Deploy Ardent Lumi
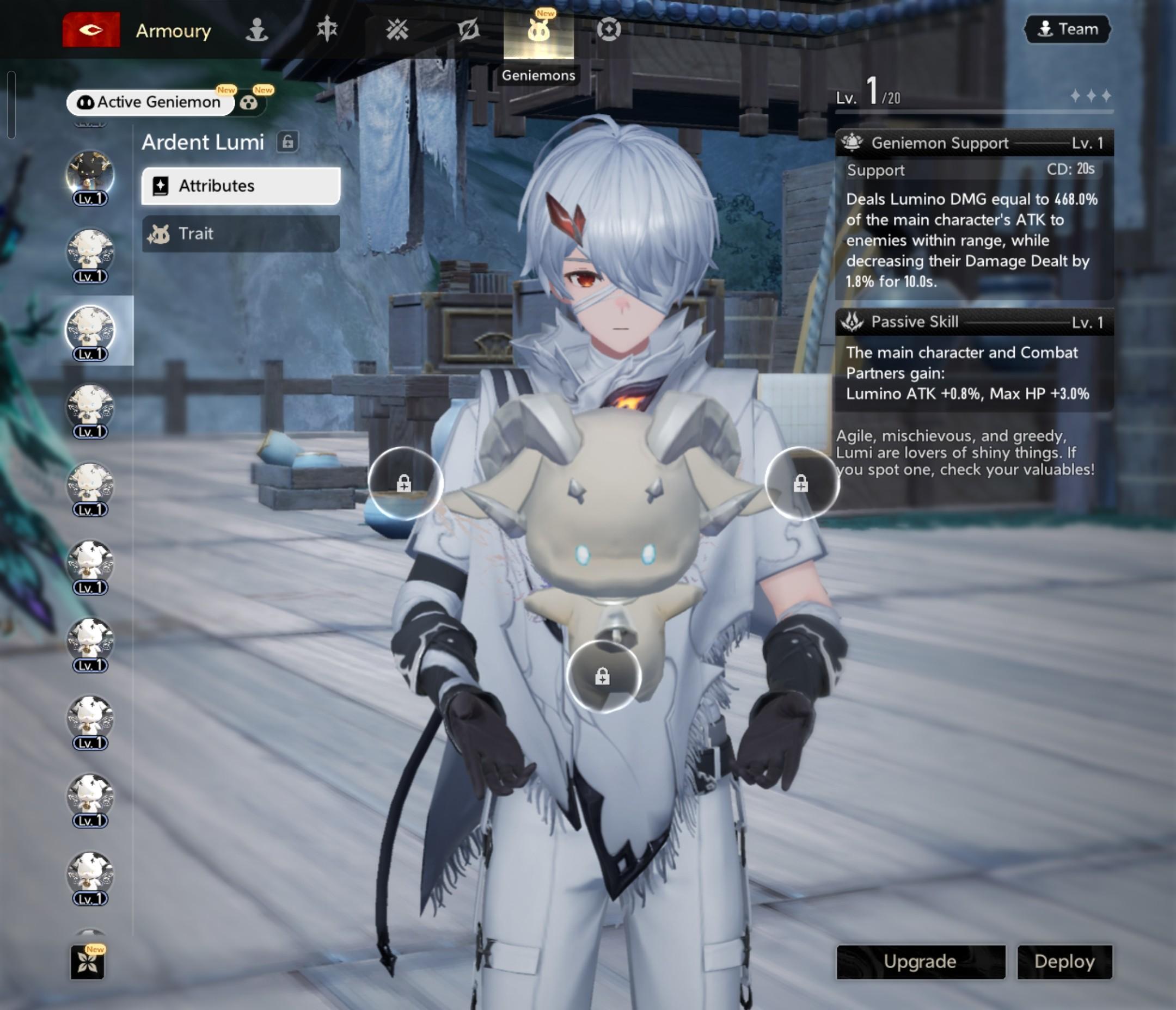1176x1010 pixels. [x=1064, y=961]
